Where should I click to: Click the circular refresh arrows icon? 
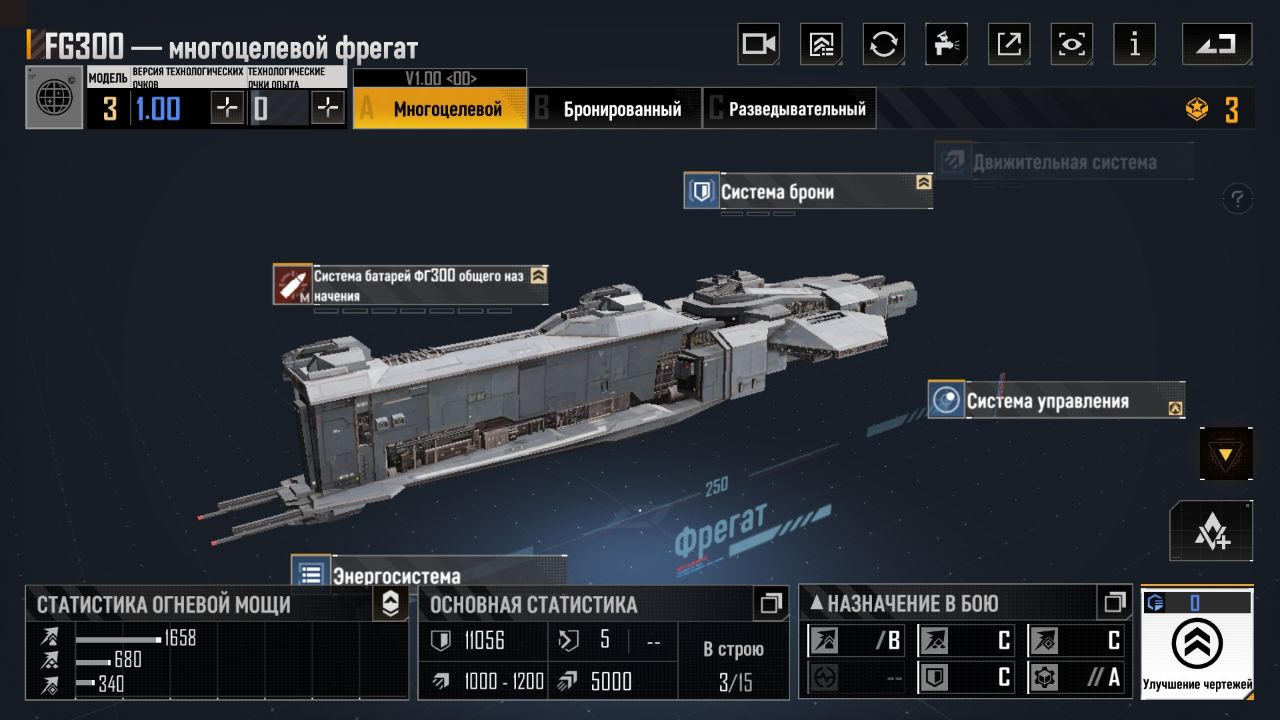pyautogui.click(x=884, y=45)
